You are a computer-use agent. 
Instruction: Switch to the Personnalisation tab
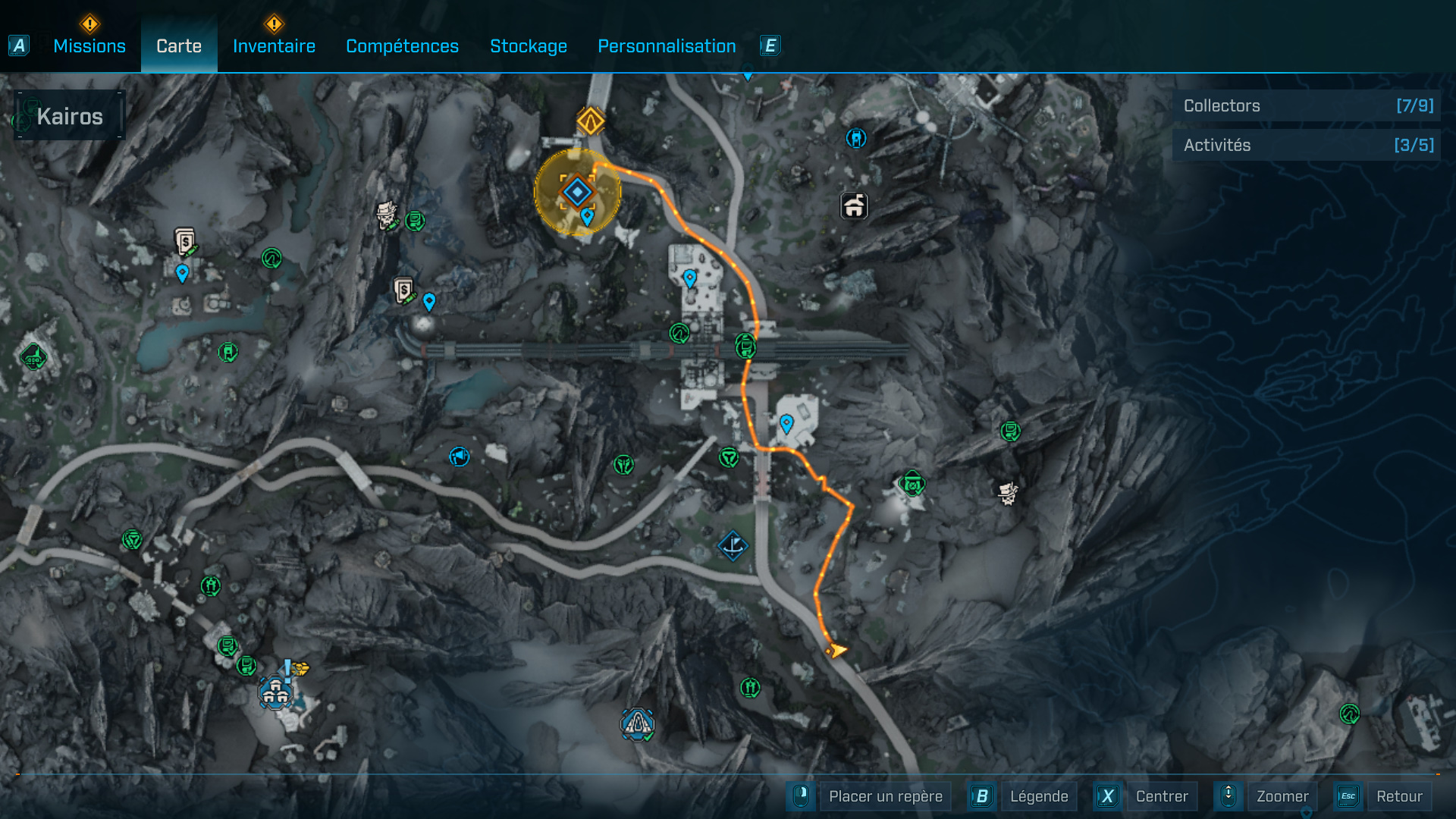(x=667, y=46)
